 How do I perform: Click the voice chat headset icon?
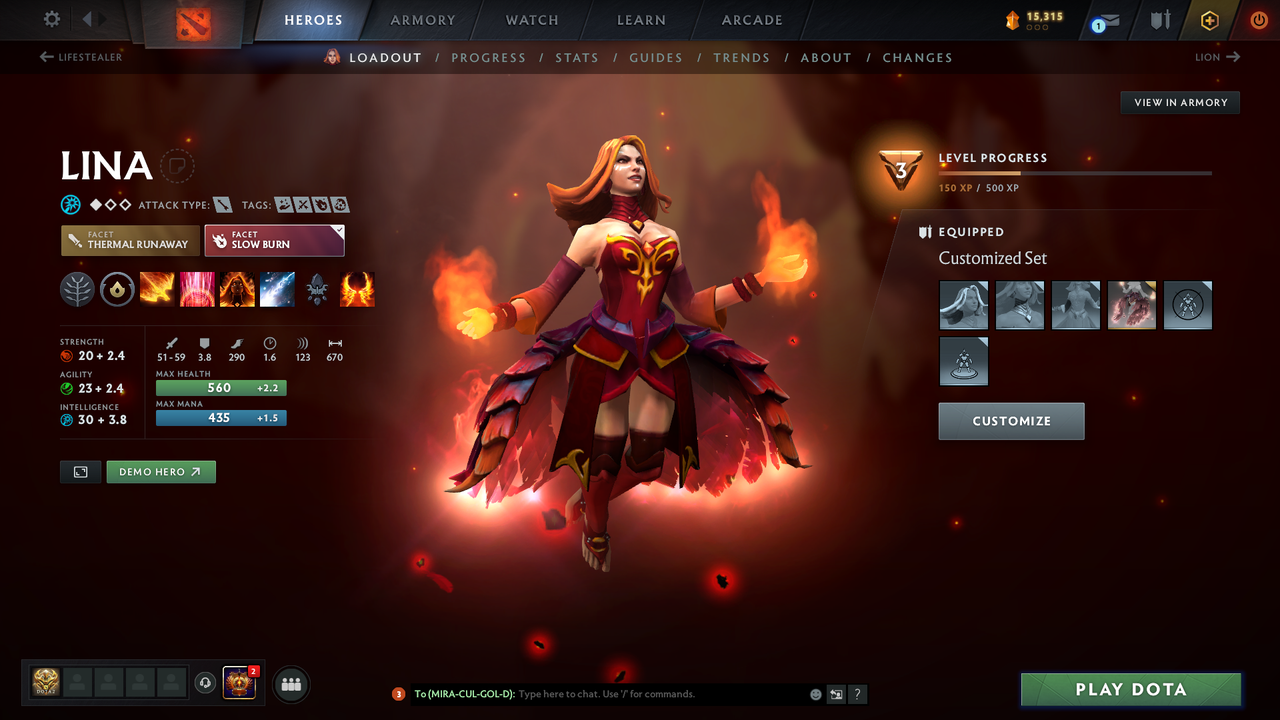[207, 683]
